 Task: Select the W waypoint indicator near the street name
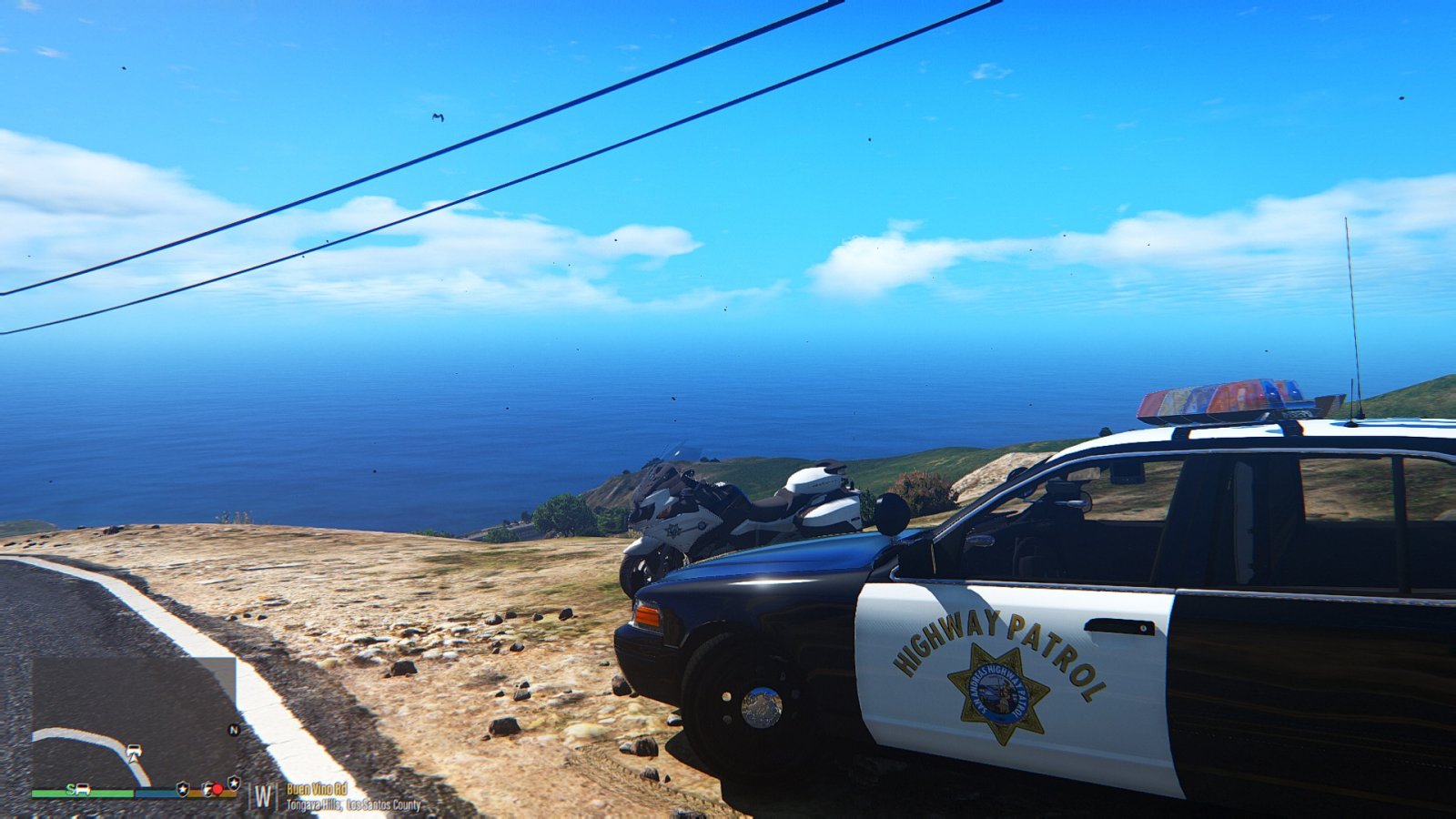[263, 795]
